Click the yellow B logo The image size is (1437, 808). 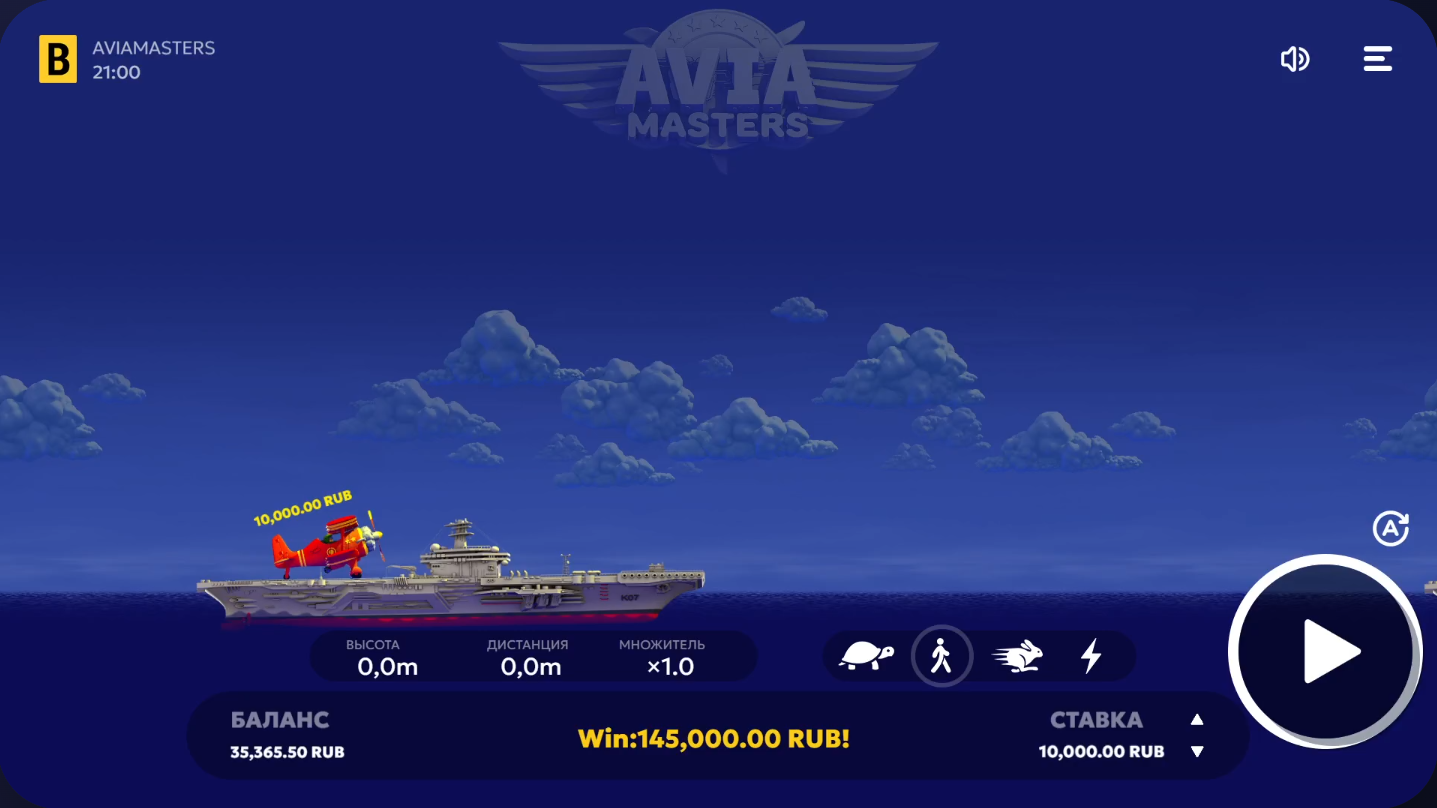point(58,59)
